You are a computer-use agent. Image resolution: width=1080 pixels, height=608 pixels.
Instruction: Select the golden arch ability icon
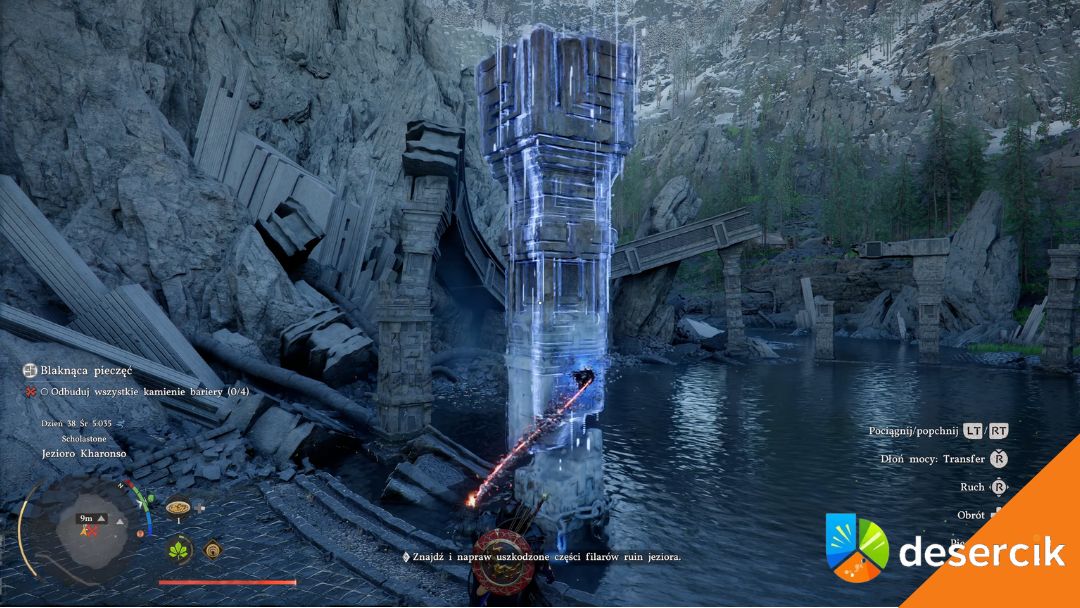tap(212, 548)
